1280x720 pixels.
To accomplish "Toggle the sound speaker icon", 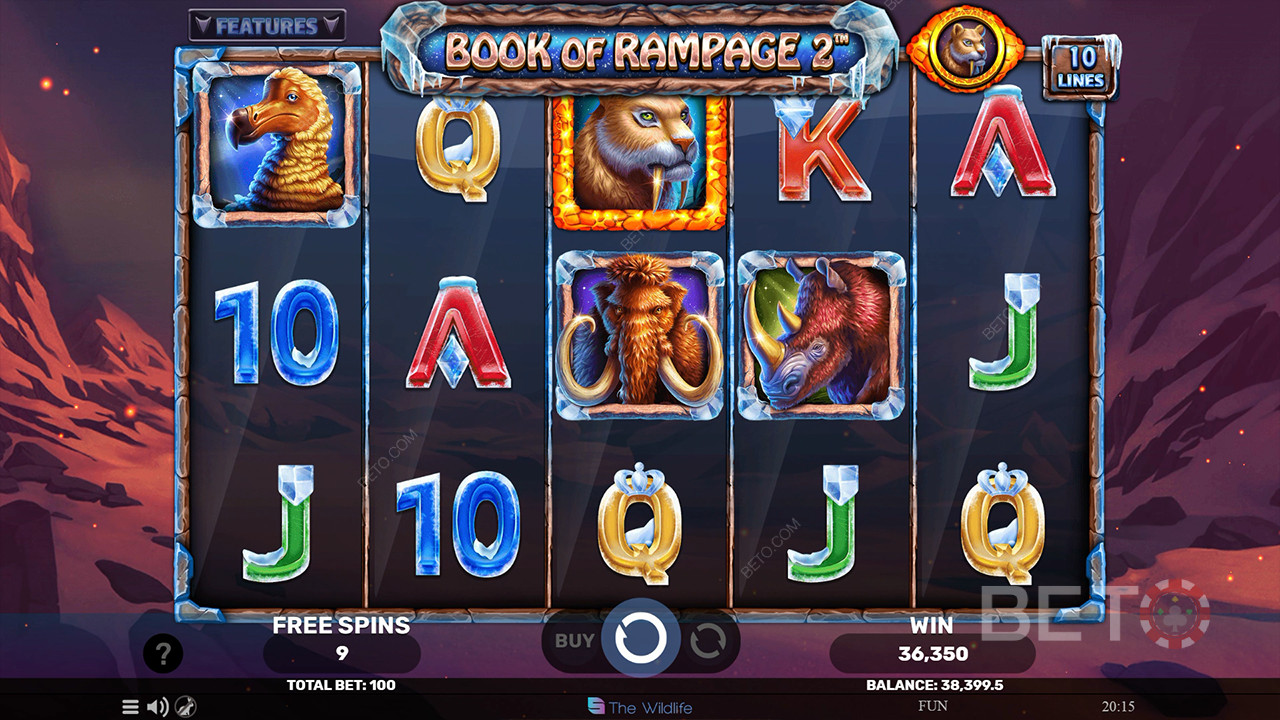I will pyautogui.click(x=157, y=707).
